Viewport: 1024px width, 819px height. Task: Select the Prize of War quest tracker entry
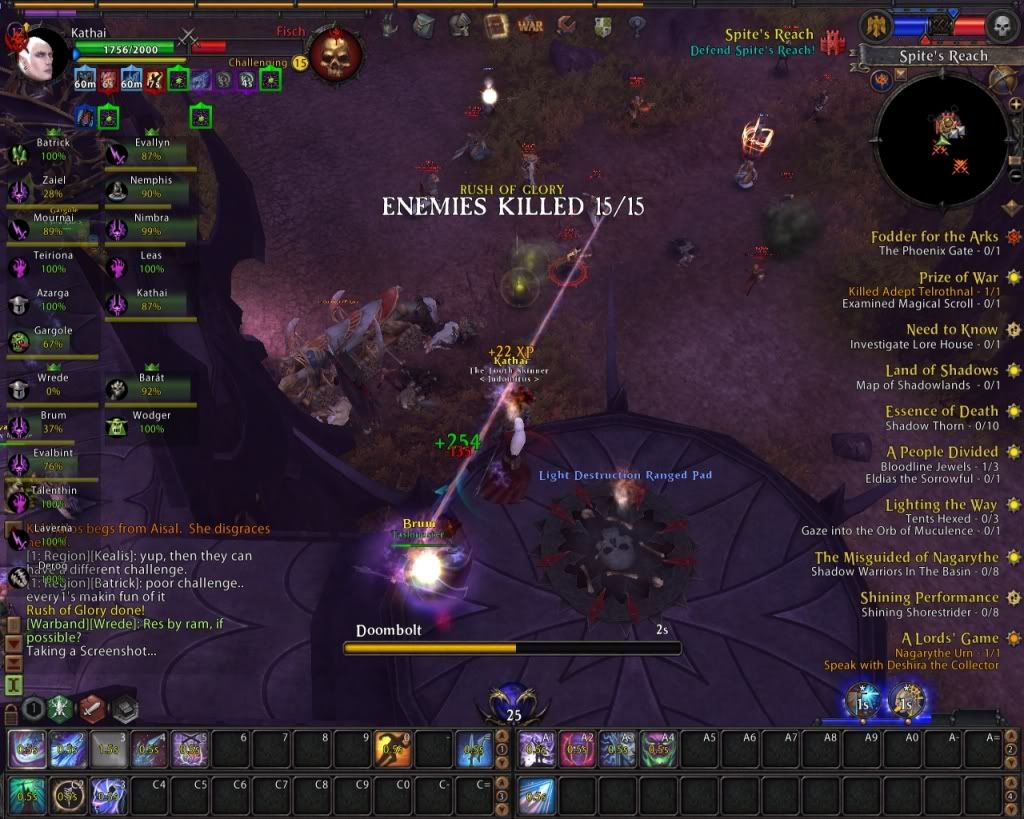[x=957, y=278]
